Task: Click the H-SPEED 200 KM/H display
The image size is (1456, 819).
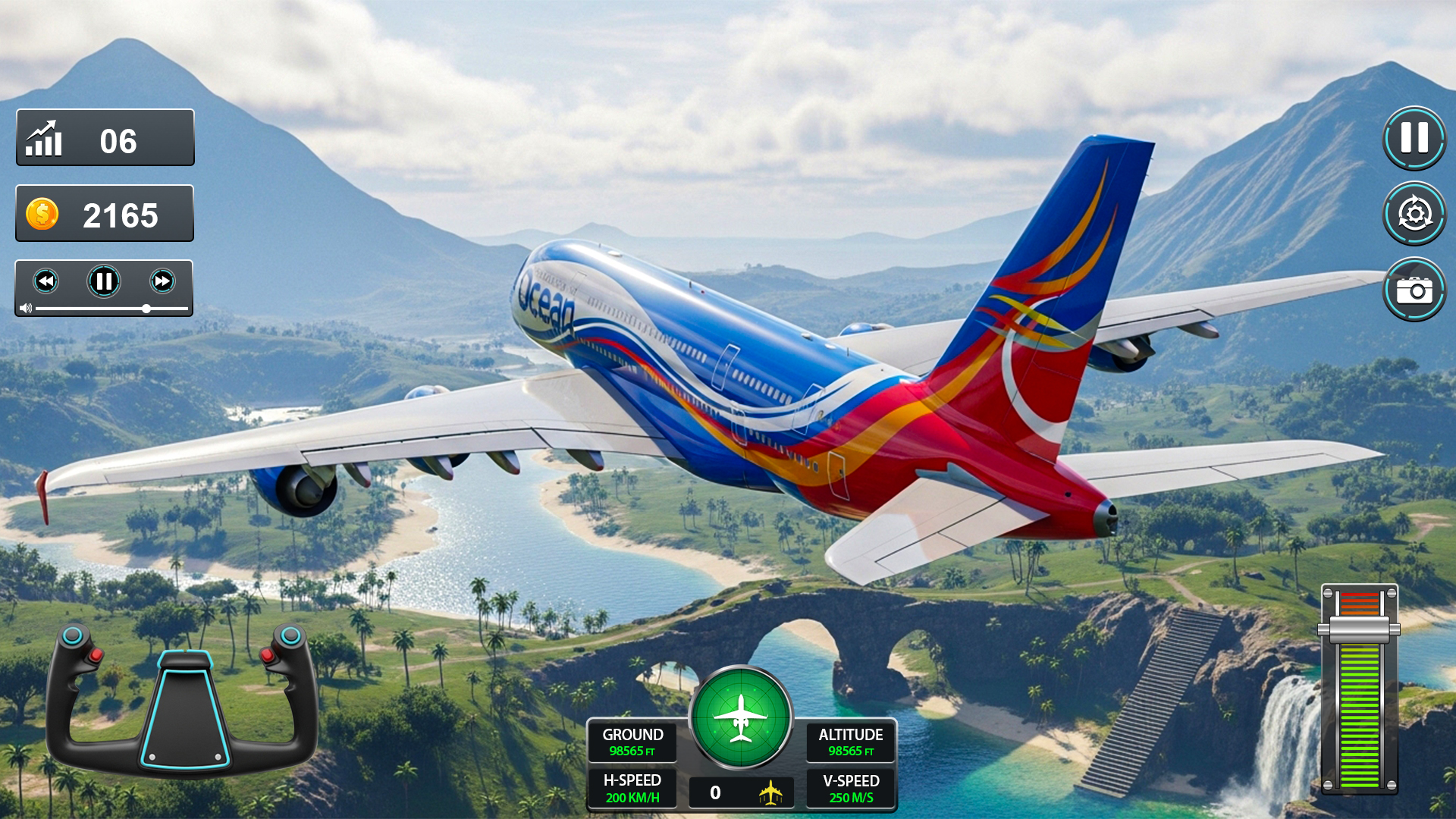Action: click(634, 787)
